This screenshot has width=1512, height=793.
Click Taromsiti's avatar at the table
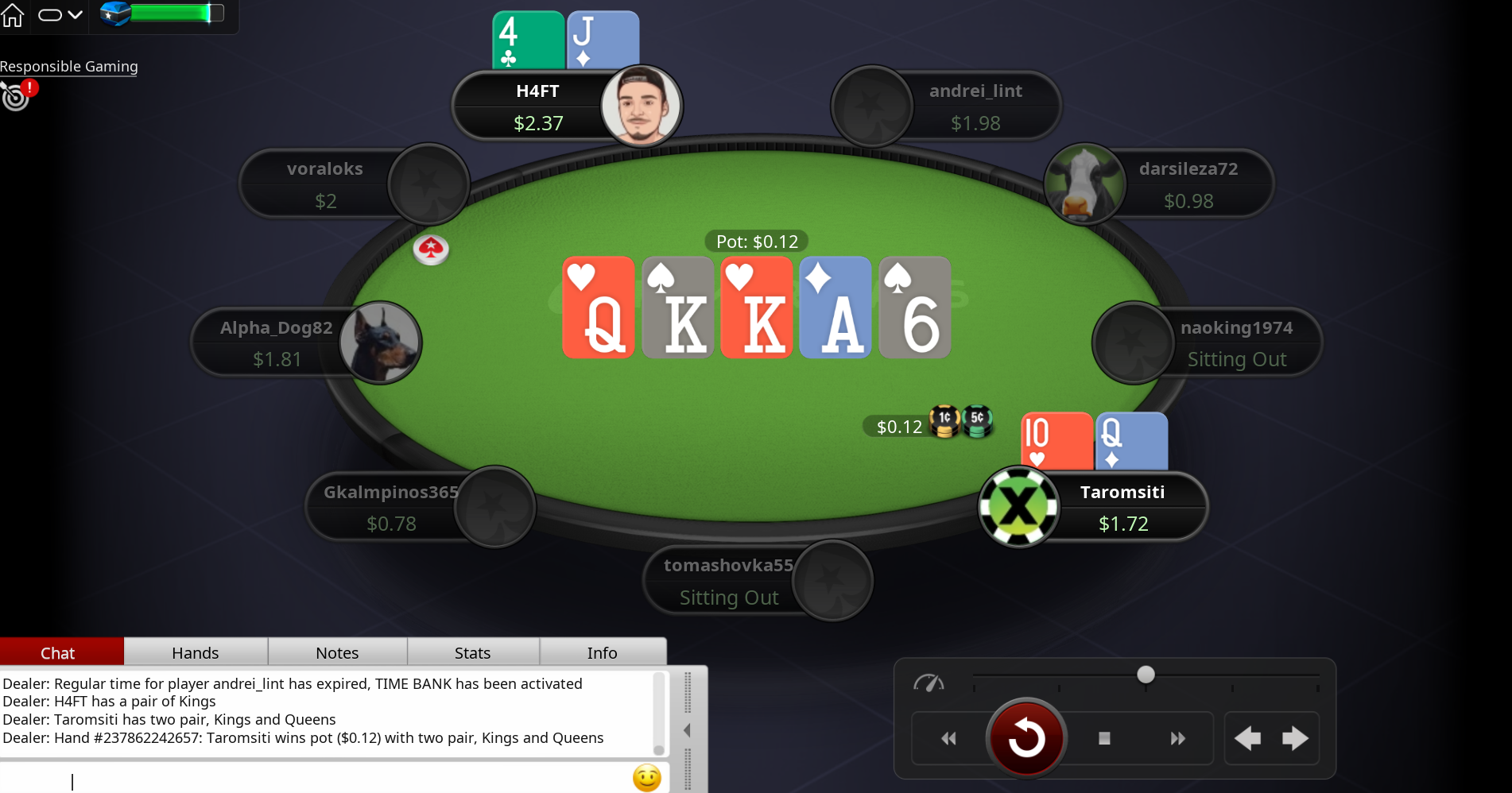tap(1019, 507)
